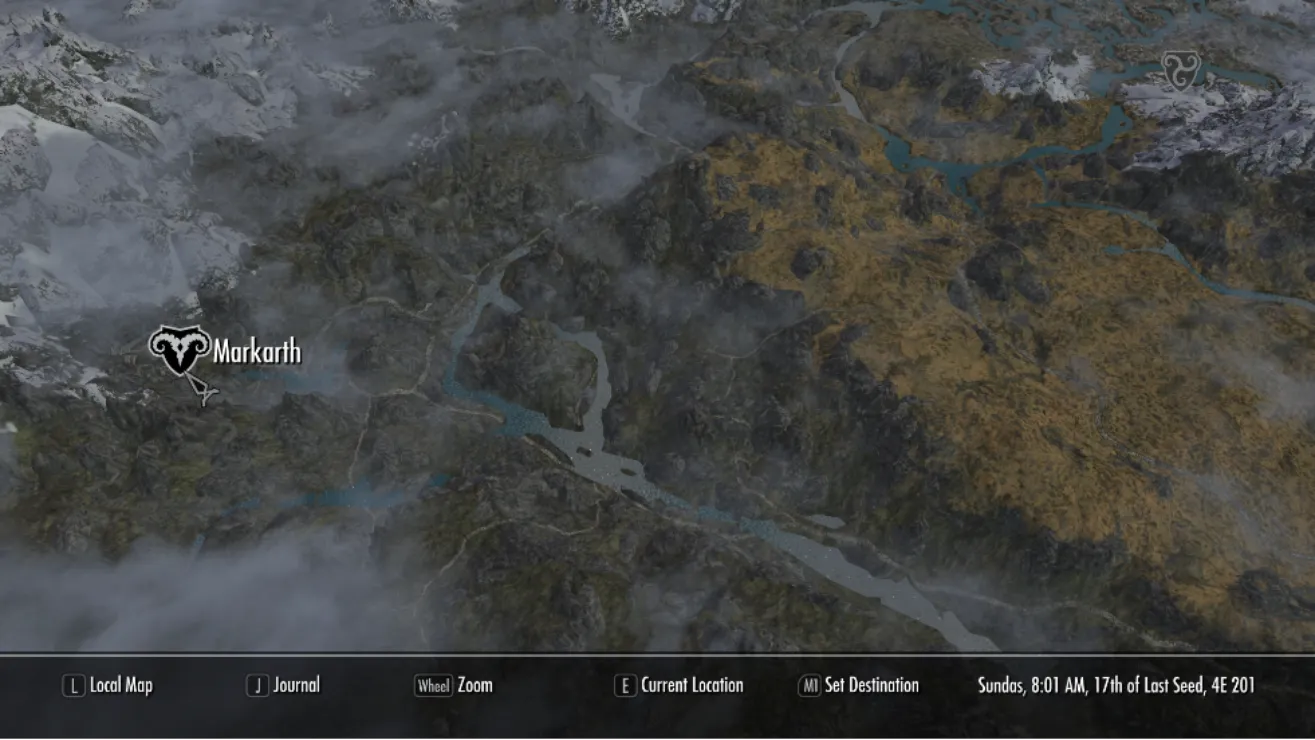The image size is (1315, 740).
Task: Choose the Set Destination option
Action: point(858,685)
